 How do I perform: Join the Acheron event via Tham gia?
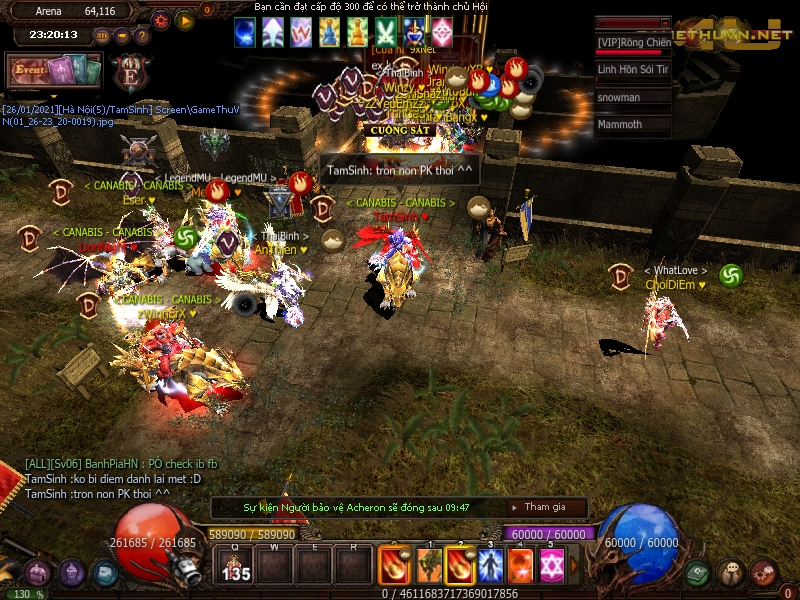tap(545, 507)
